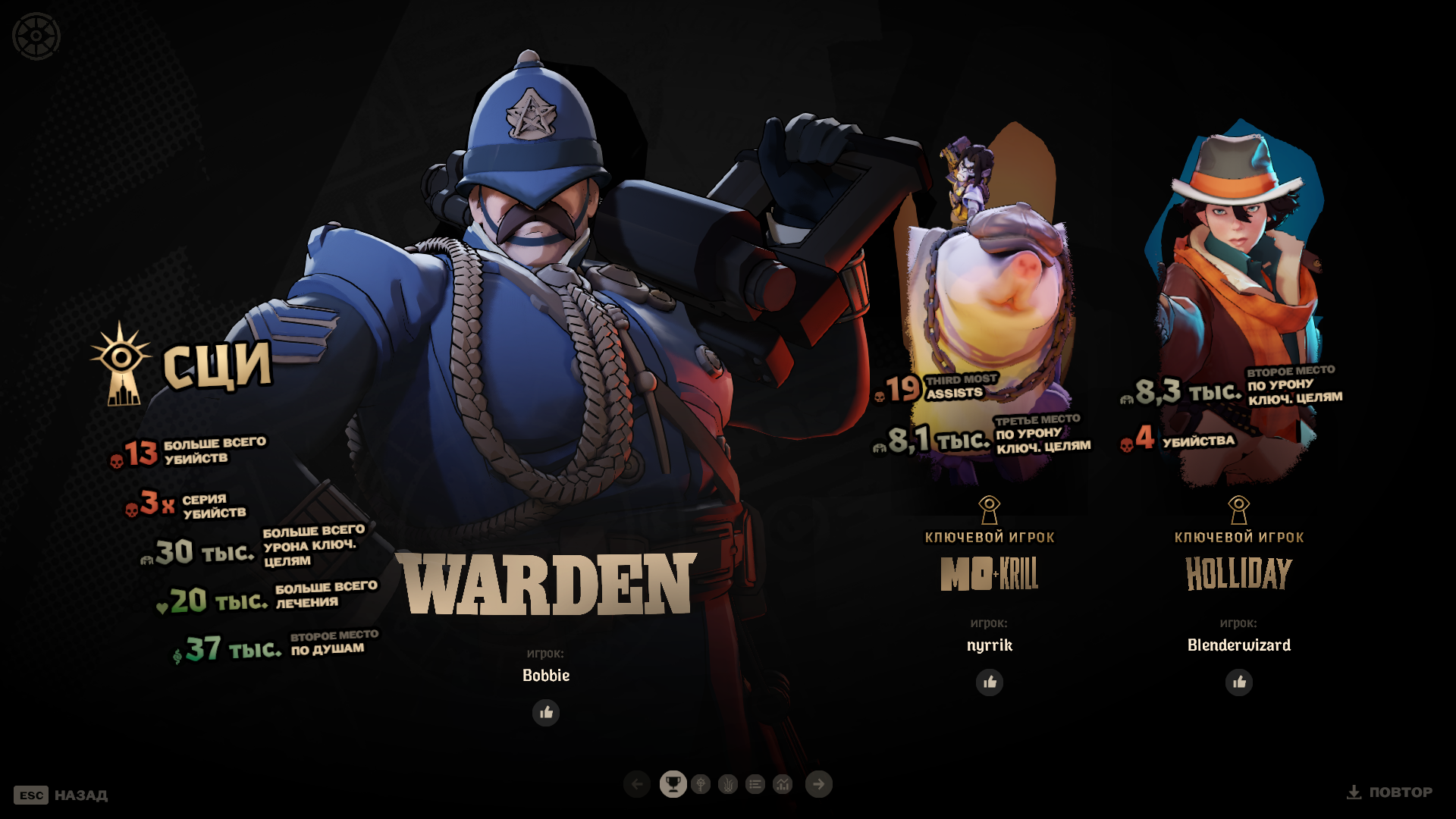Download the match replay via ПОВТОР
This screenshot has height=819, width=1456.
tap(1389, 792)
